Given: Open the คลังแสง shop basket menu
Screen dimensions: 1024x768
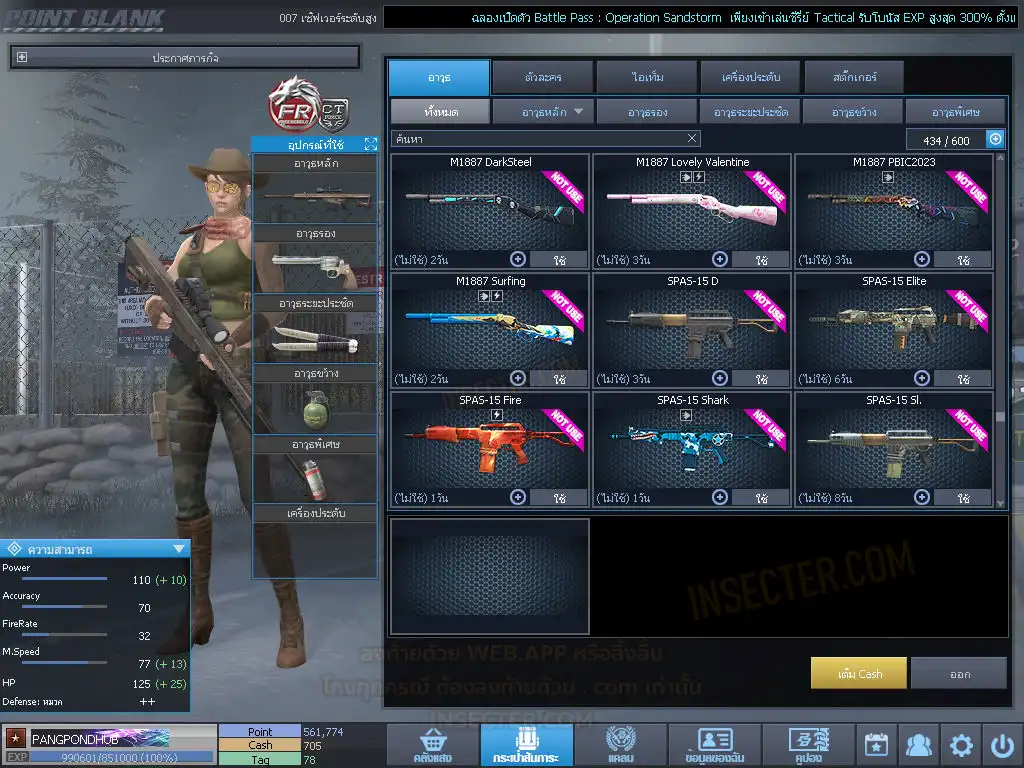Looking at the screenshot, I should click(431, 745).
